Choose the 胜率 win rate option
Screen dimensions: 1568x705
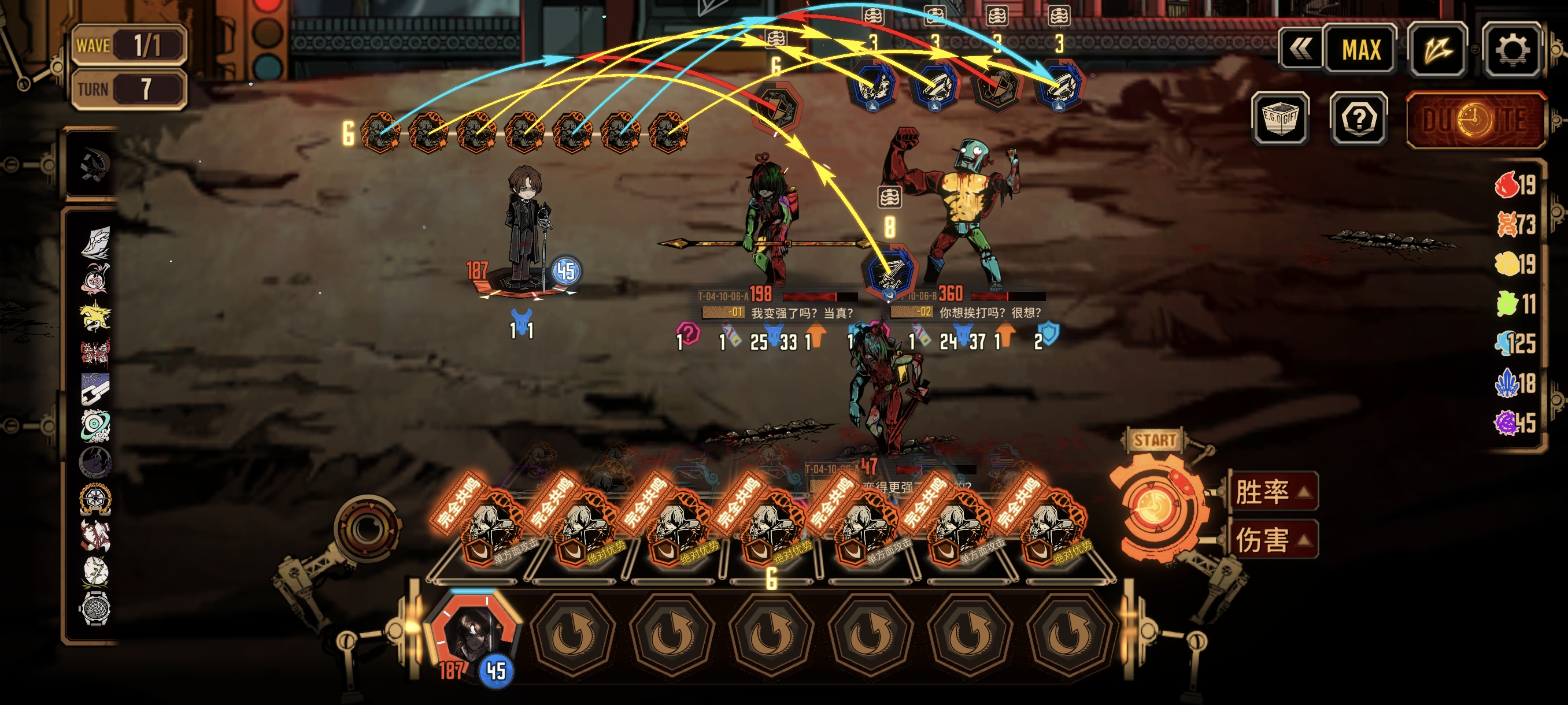coord(1272,491)
